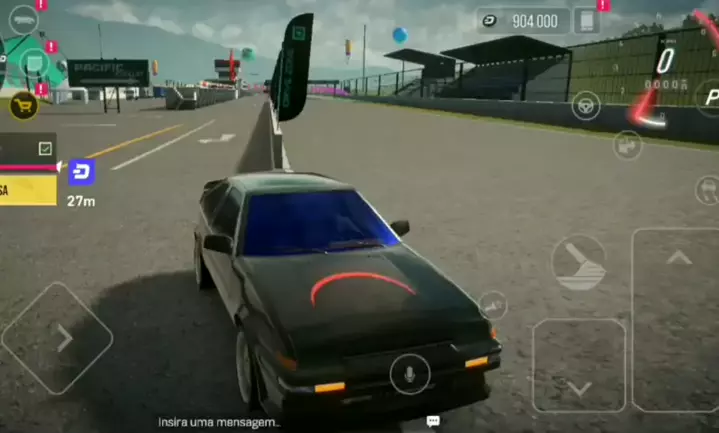Activate the handbrake button
The image size is (719, 433).
579,262
